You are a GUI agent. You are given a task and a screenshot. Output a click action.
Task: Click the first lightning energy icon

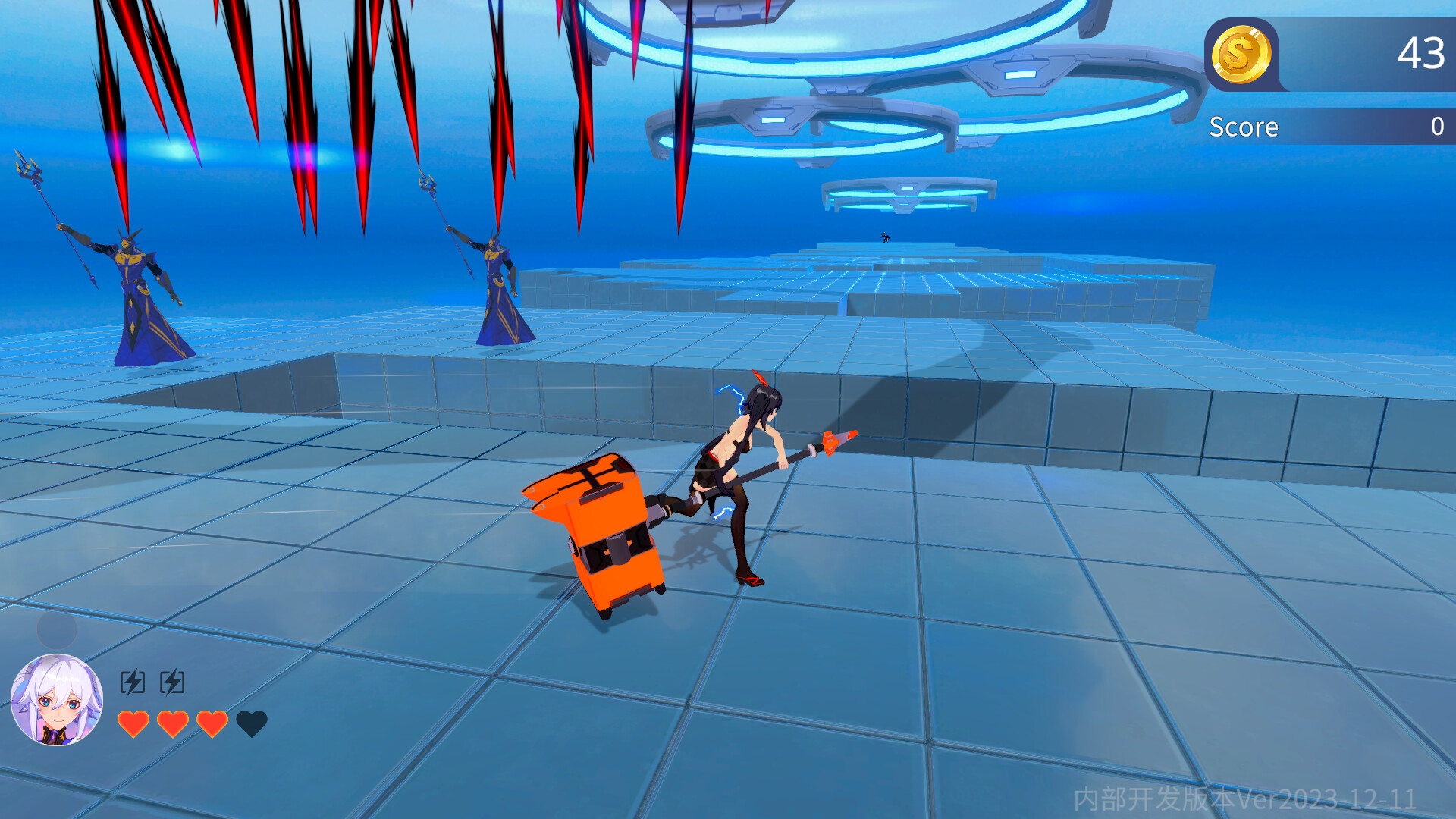coord(133,681)
